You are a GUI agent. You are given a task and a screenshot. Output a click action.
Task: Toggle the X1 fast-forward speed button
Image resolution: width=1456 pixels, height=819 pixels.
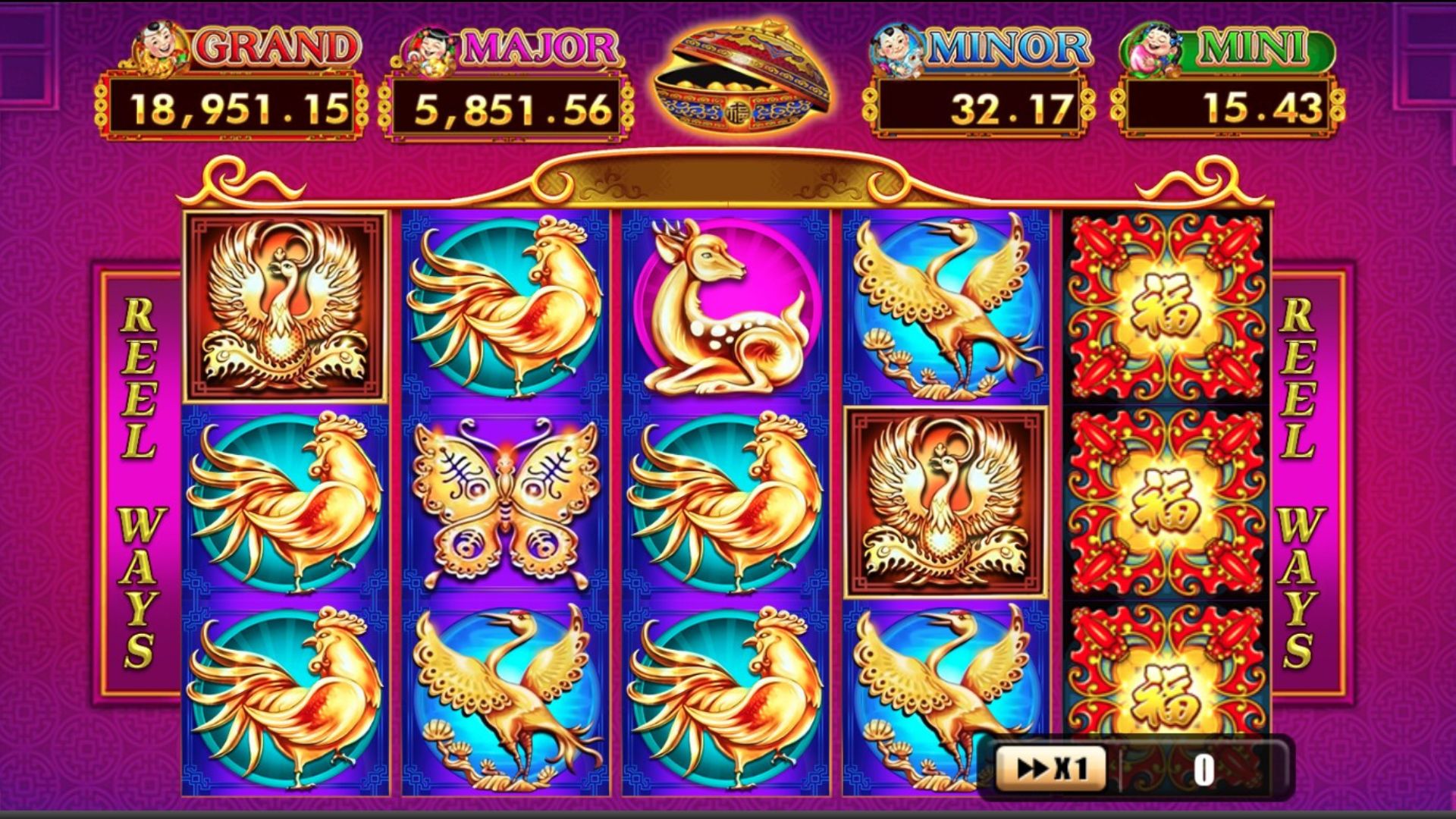point(1051,769)
